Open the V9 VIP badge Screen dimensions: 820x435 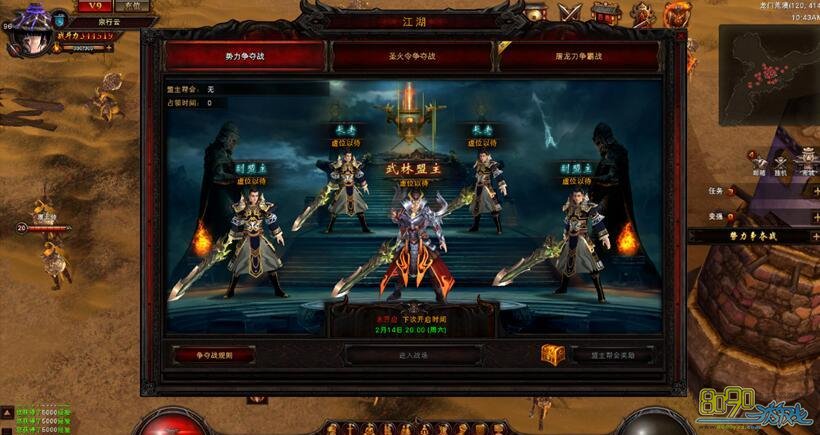(96, 6)
